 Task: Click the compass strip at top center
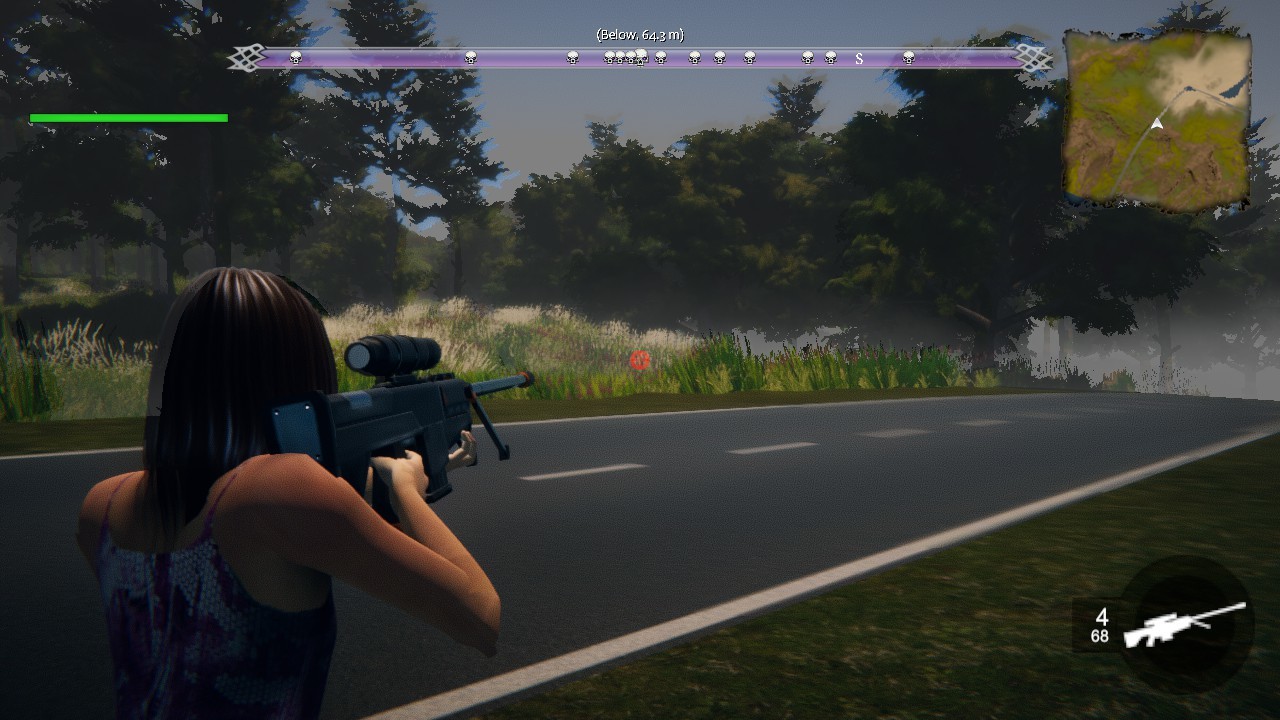[x=640, y=58]
